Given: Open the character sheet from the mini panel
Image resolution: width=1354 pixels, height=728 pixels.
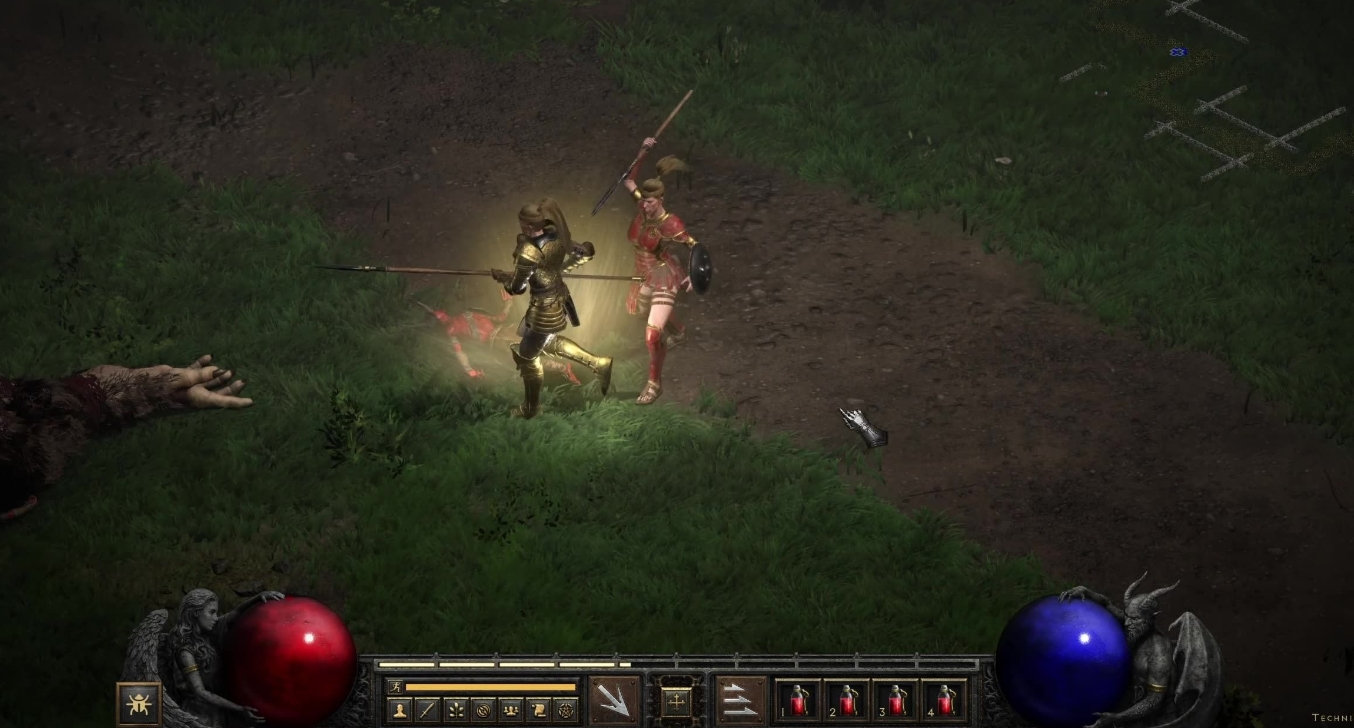Looking at the screenshot, I should tap(399, 710).
